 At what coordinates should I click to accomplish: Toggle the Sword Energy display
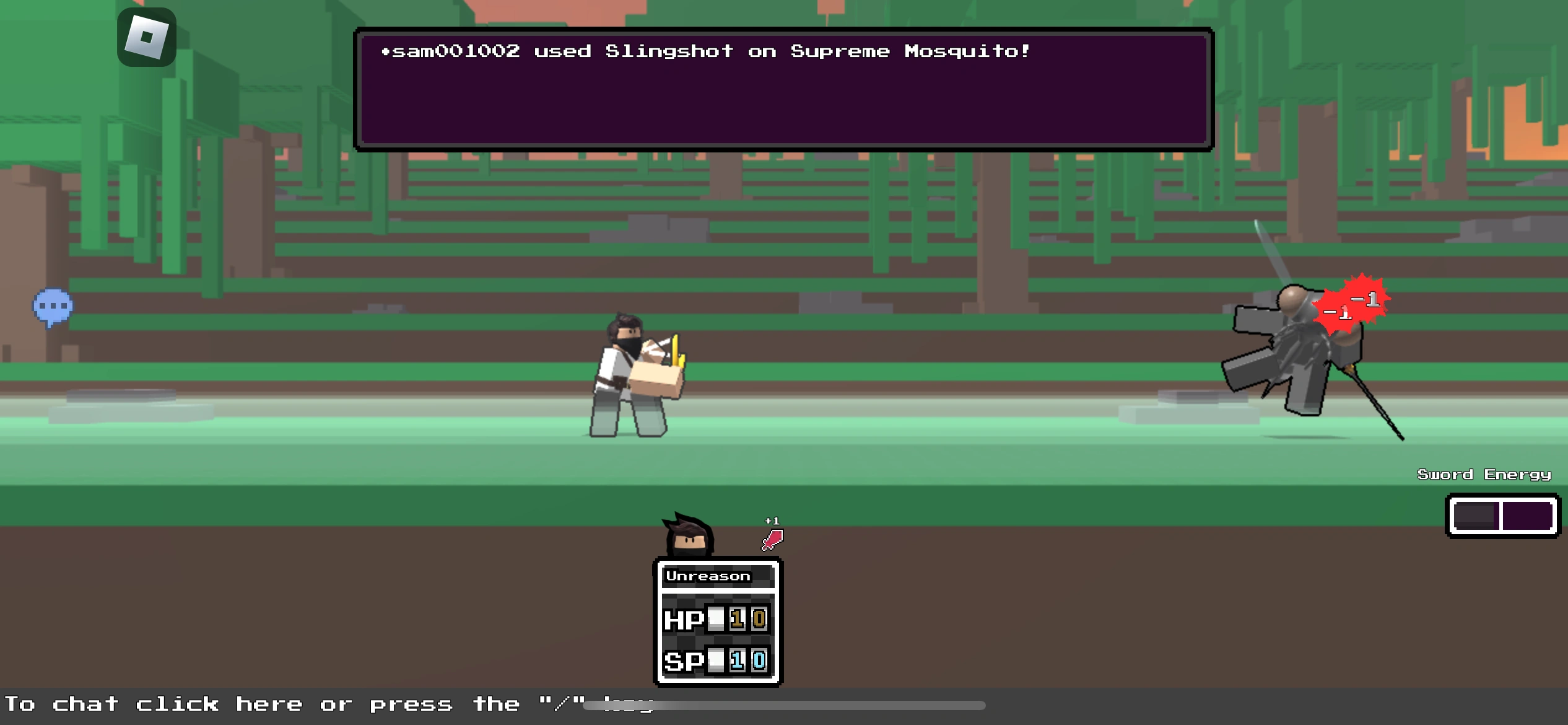pos(1484,474)
